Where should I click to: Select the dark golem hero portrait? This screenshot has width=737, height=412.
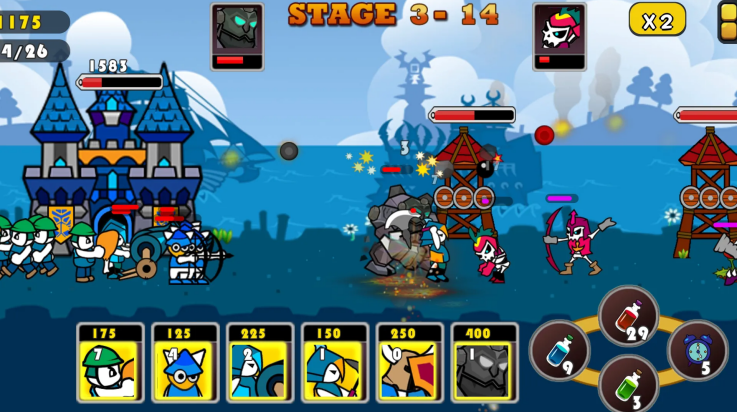pos(237,31)
